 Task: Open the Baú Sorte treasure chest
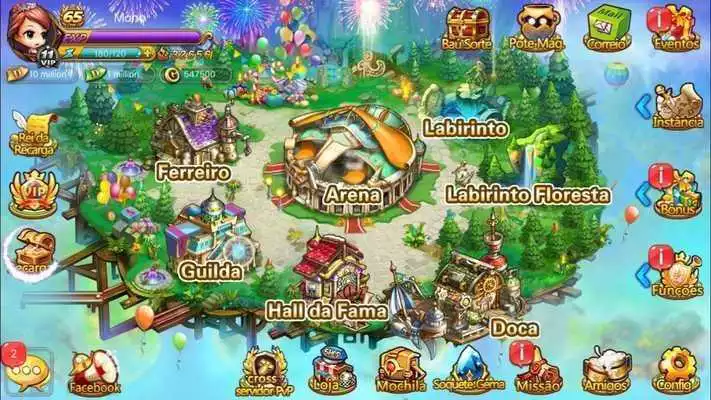pyautogui.click(x=467, y=27)
